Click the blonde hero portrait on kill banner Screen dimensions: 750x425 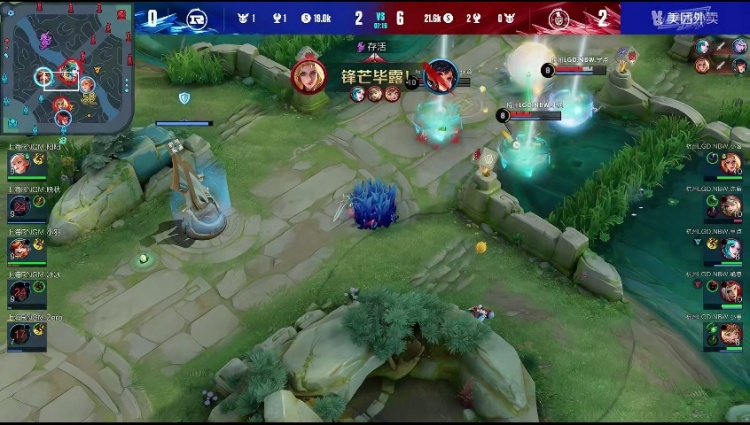click(309, 77)
